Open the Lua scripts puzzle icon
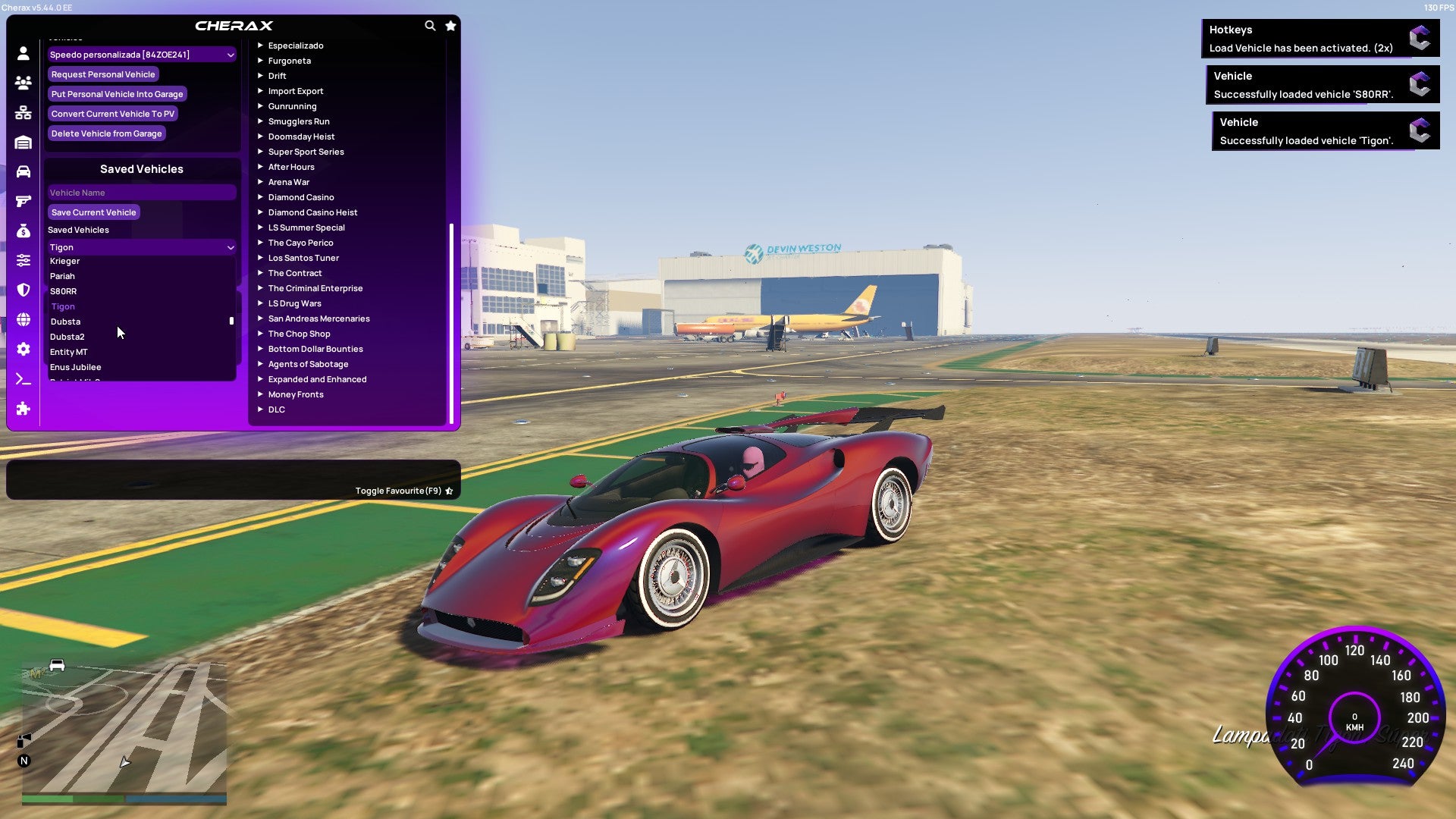Screen dimensions: 1456x819 (23, 409)
